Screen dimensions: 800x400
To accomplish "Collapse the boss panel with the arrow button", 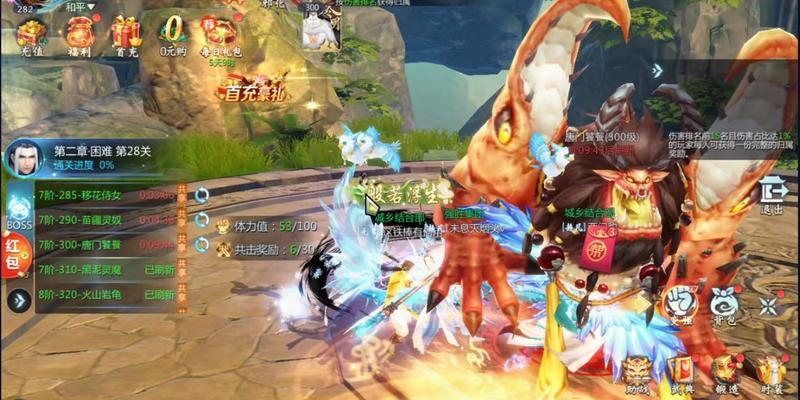I will (17, 300).
